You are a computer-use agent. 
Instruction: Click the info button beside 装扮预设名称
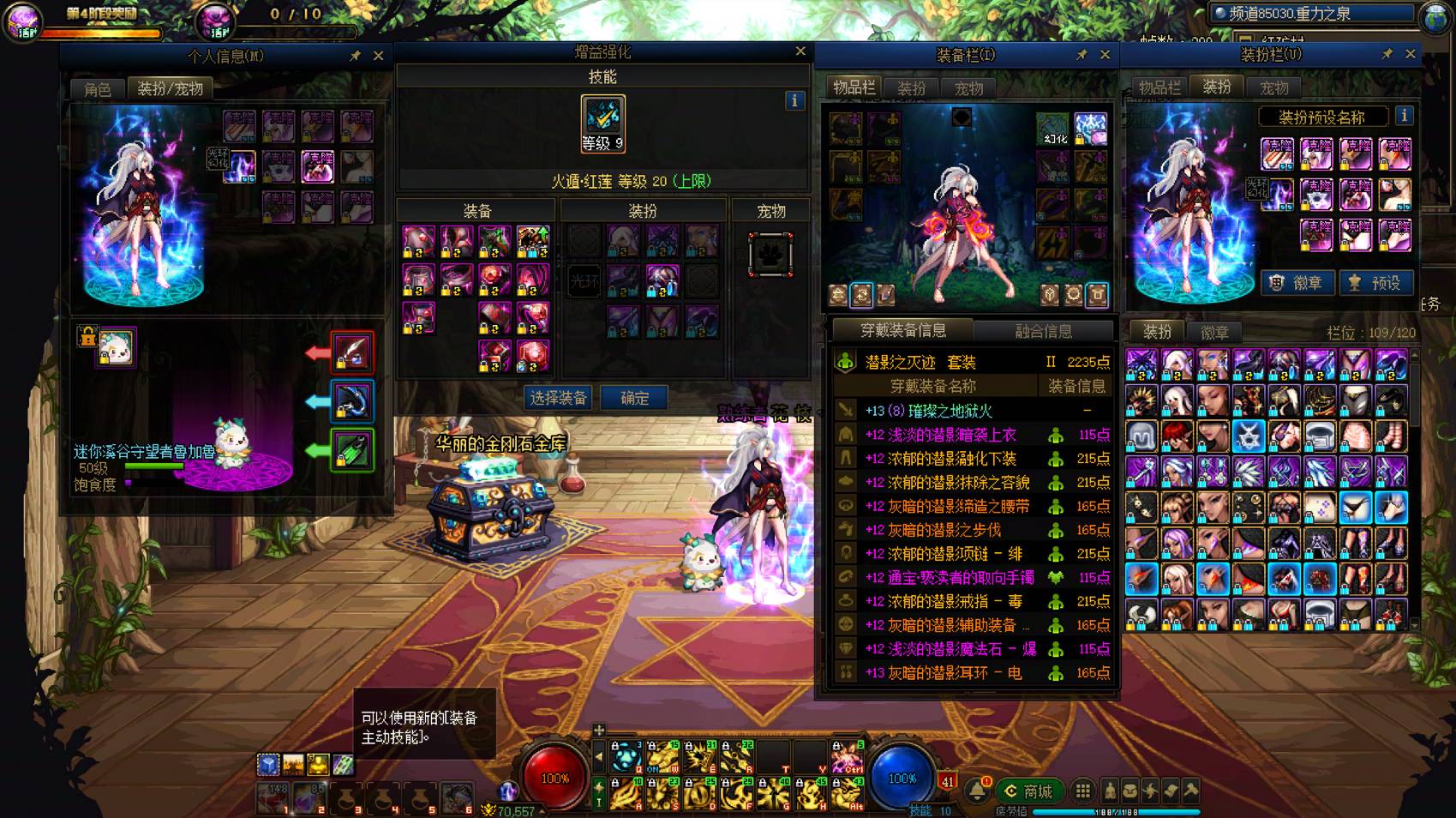(1404, 116)
